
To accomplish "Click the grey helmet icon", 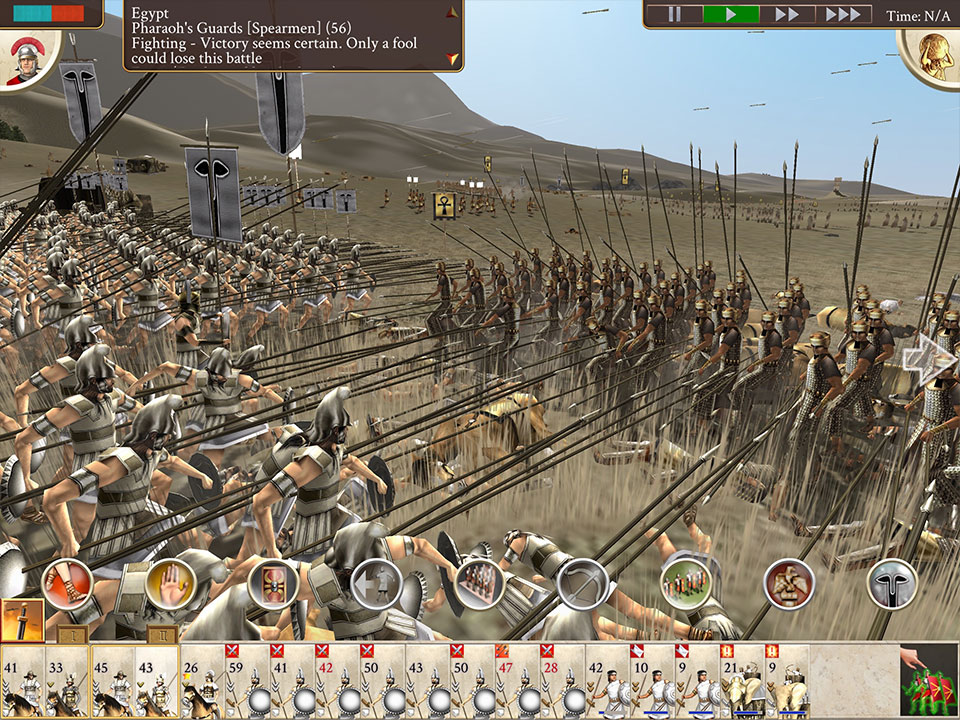I will (892, 584).
